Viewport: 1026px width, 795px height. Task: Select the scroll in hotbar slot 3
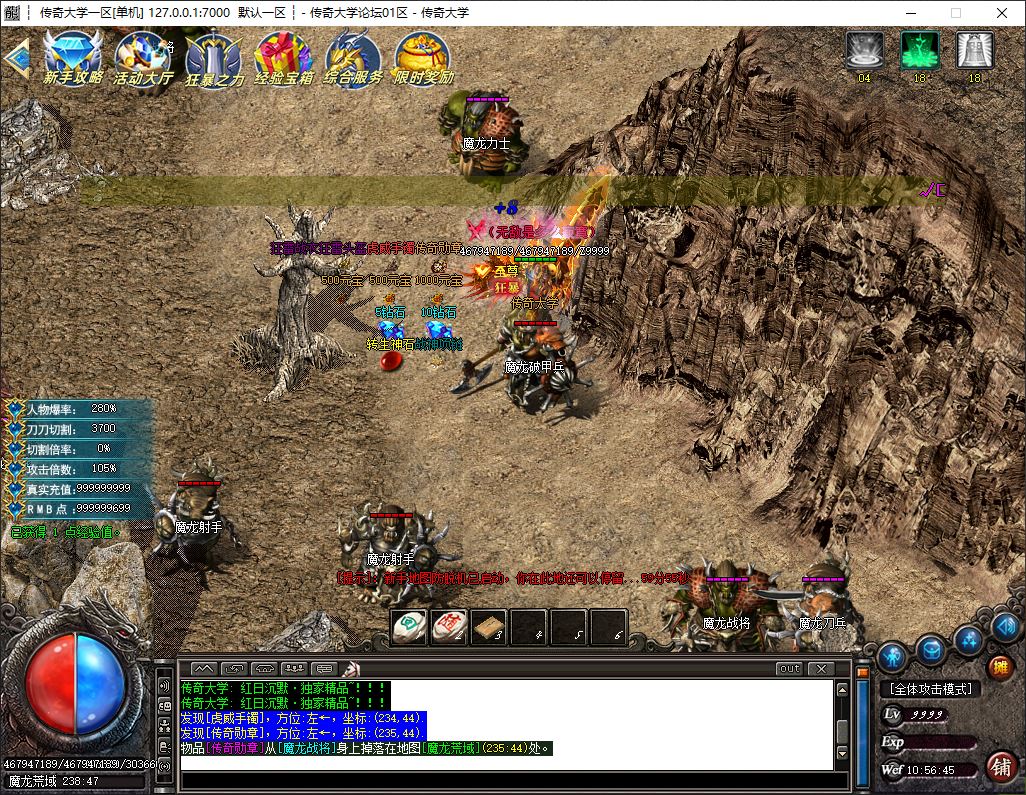488,627
